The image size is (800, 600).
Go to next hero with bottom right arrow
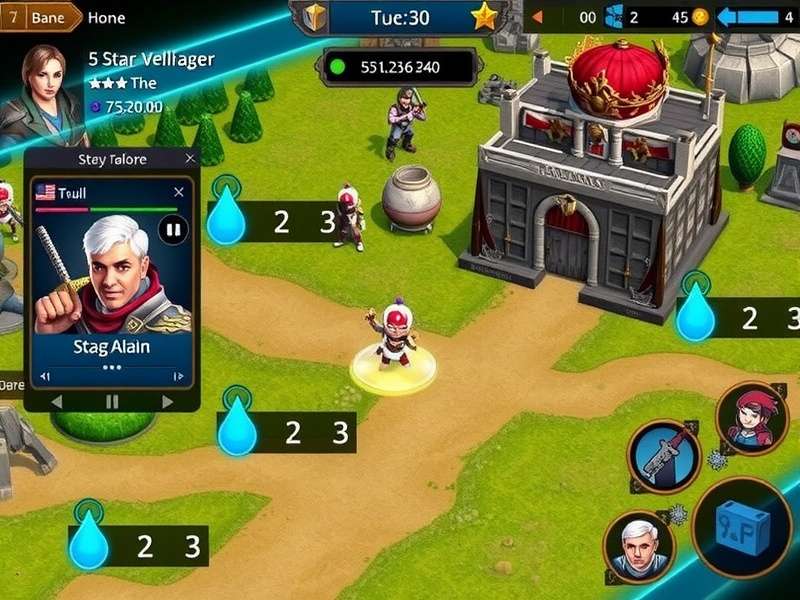tap(167, 401)
